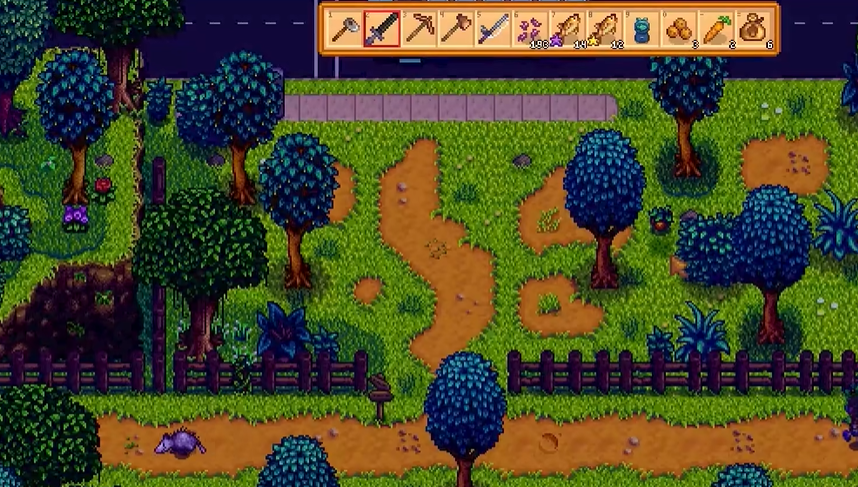Pick the purple-star fish stack of 14
The image size is (858, 487).
coord(567,29)
